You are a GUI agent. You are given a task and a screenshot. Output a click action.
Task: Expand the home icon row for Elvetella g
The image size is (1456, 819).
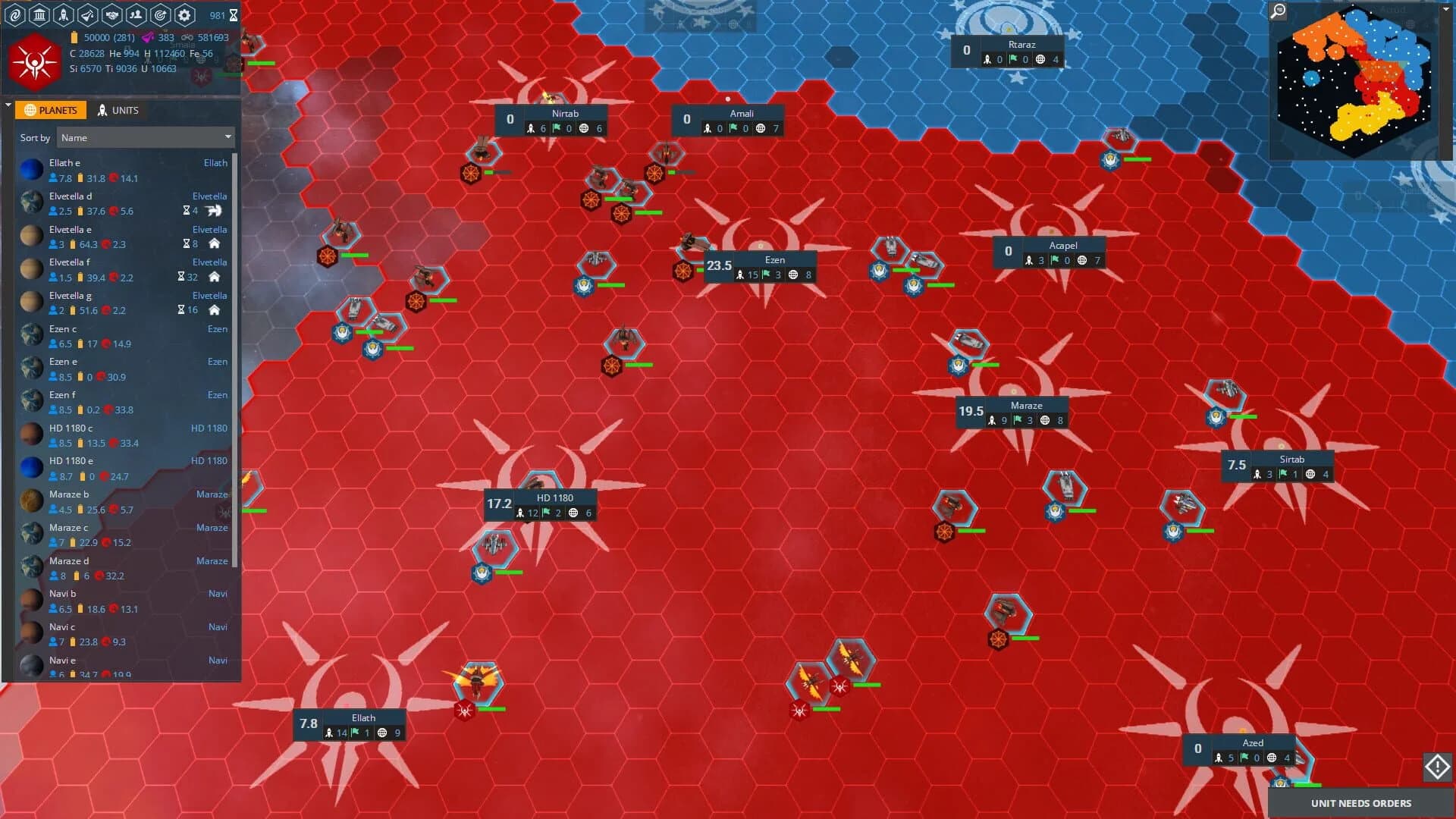(x=216, y=310)
